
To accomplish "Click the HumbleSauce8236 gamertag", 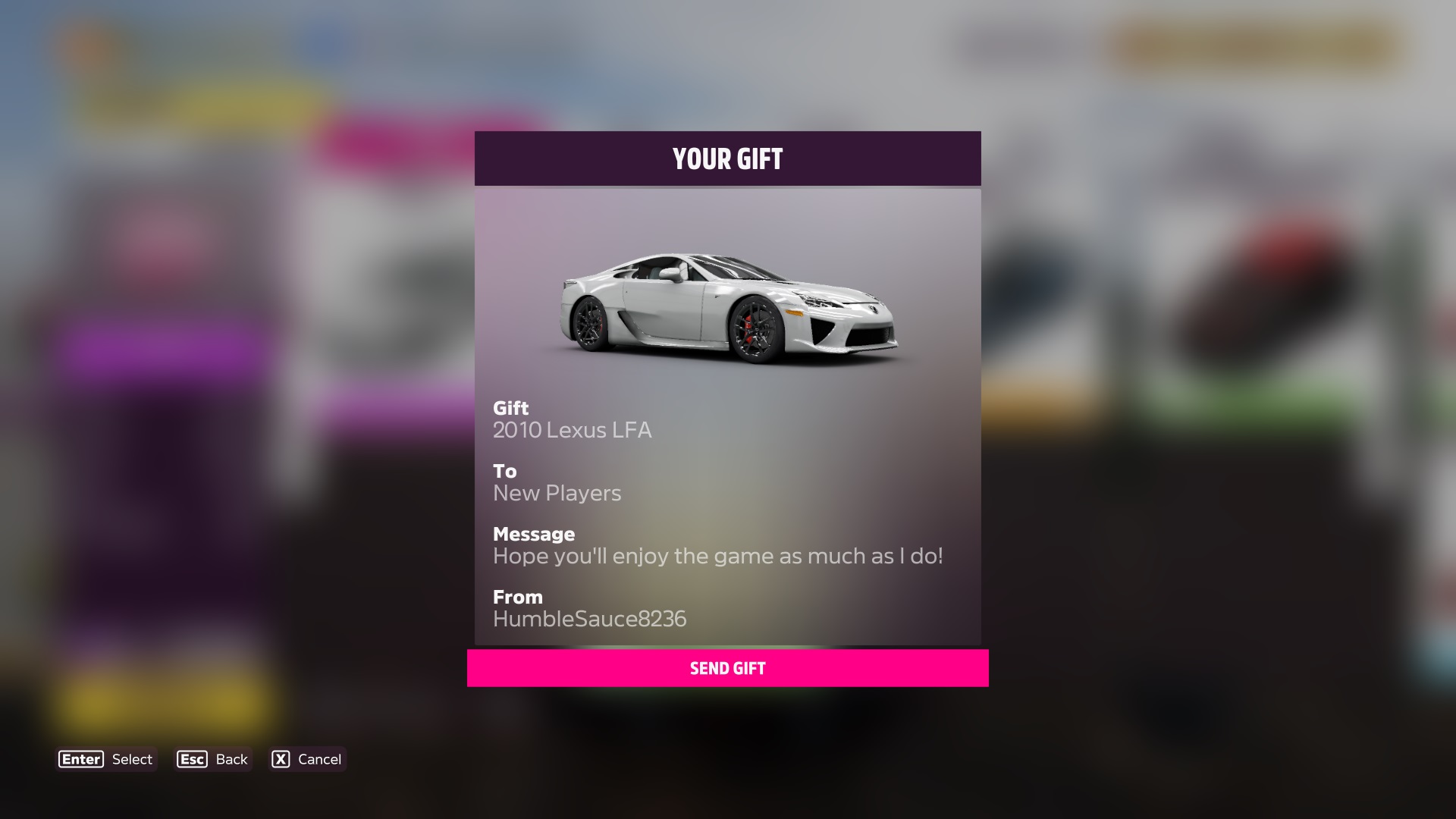I will pyautogui.click(x=590, y=619).
